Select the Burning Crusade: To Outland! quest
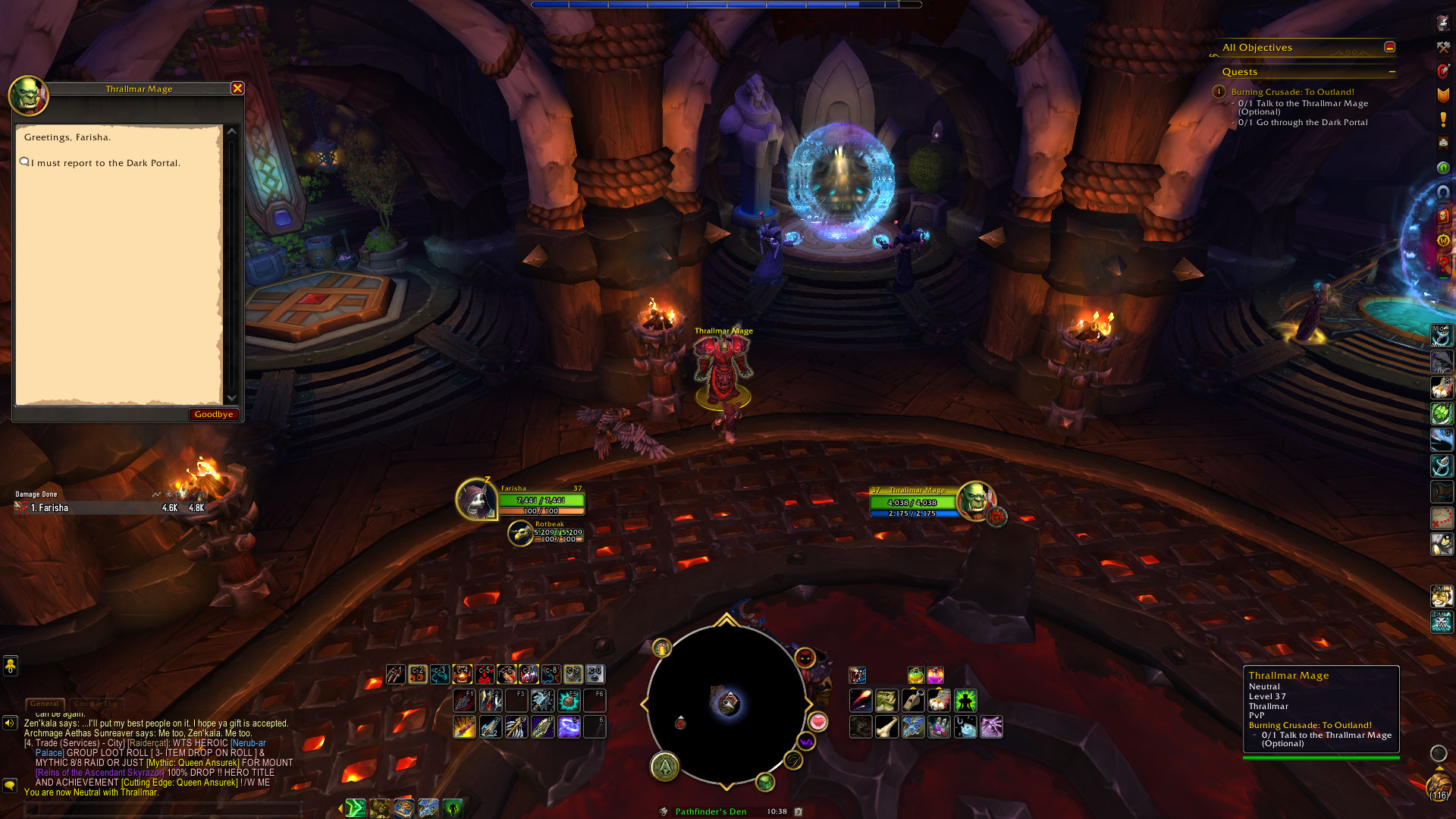1456x819 pixels. [1292, 92]
